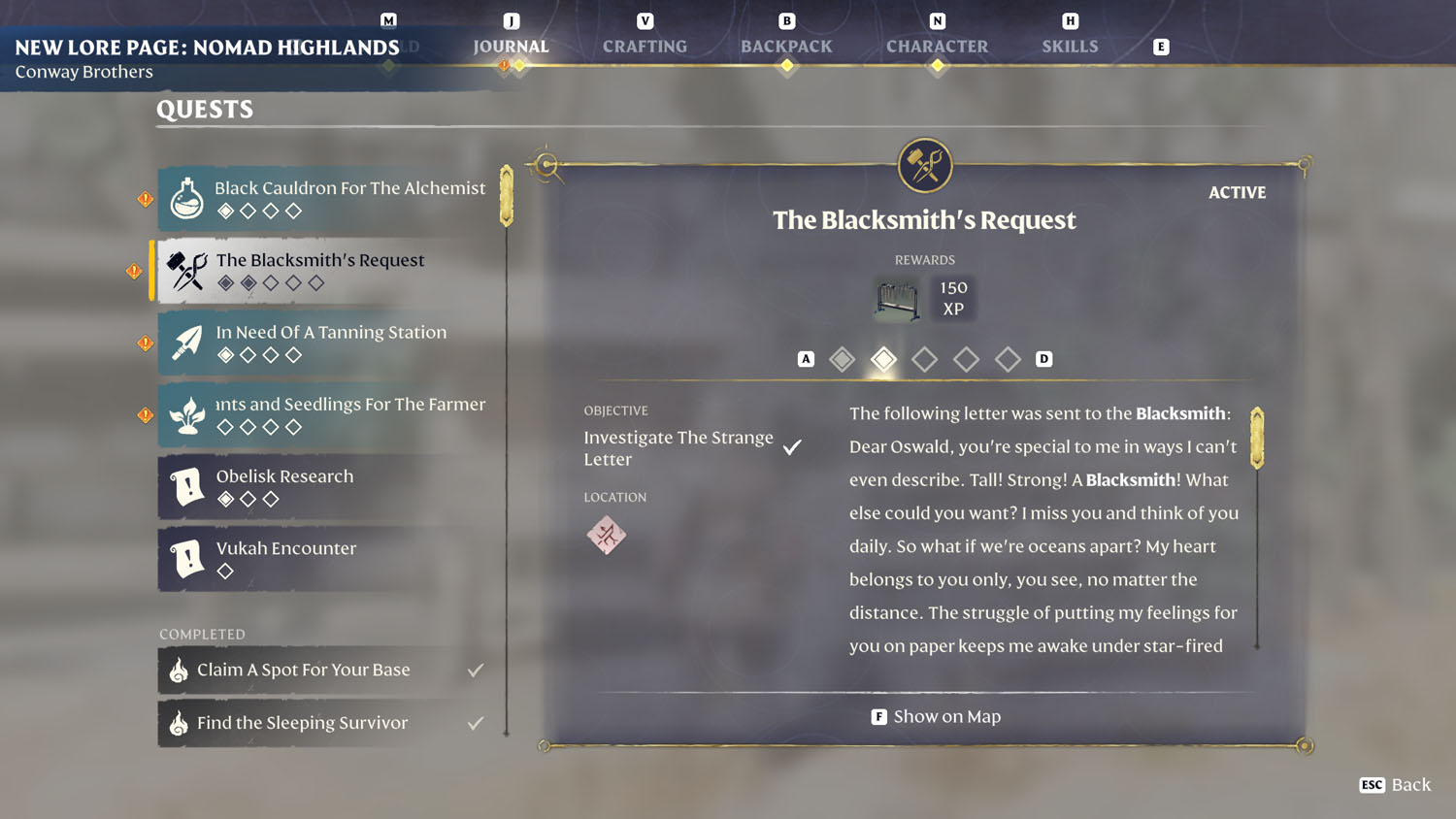This screenshot has width=1456, height=819.
Task: Open the Character tab
Action: click(937, 46)
